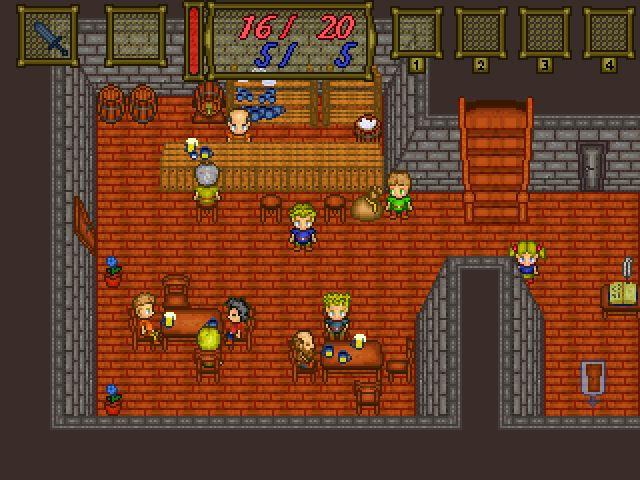The image size is (640, 480).
Task: Select the equipped sword weapon slot
Action: pos(48,36)
